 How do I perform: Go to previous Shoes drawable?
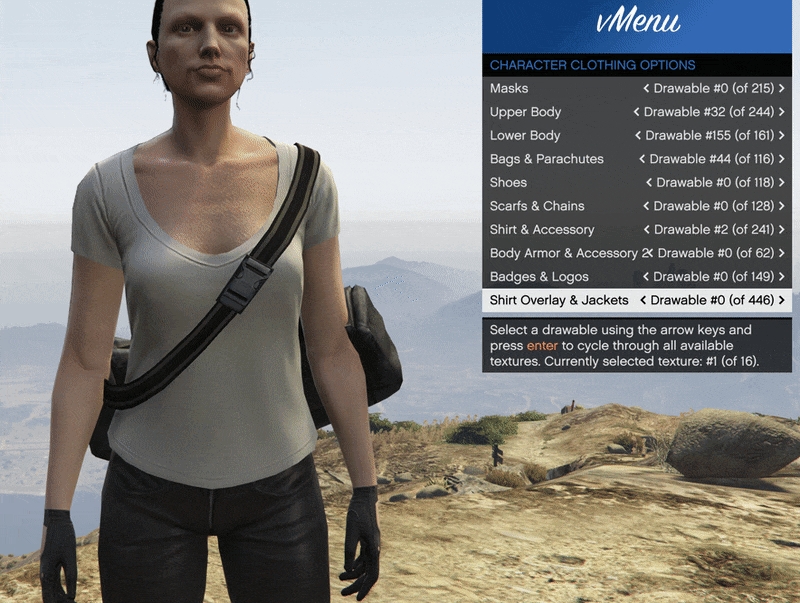tap(649, 183)
